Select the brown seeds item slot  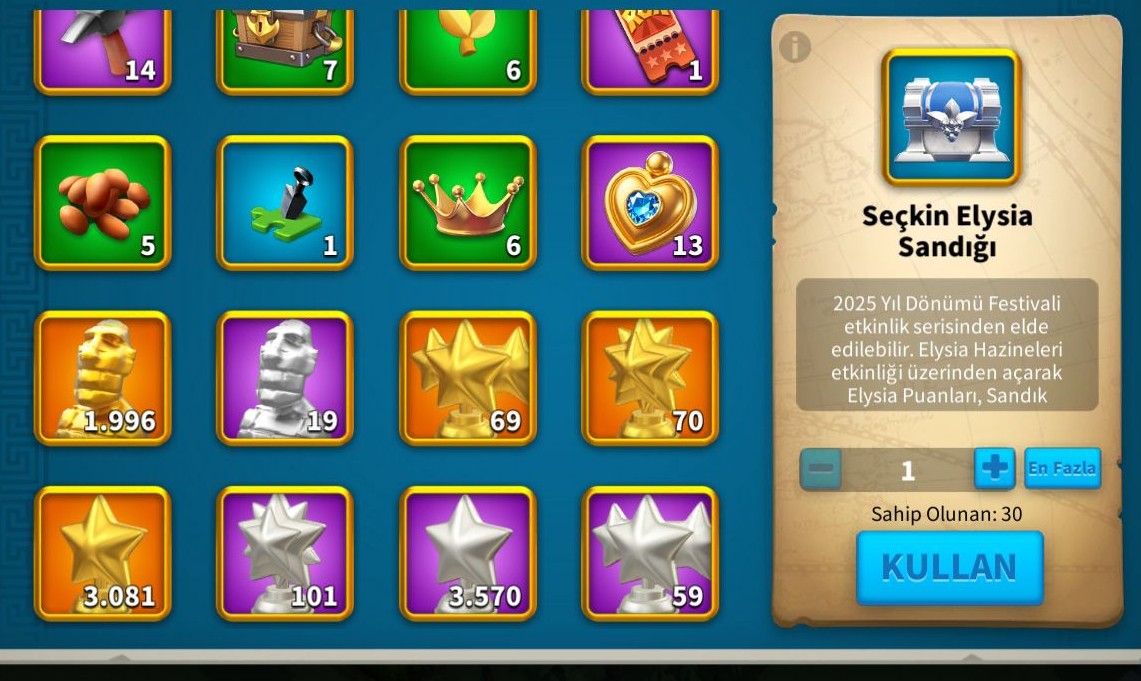(x=103, y=203)
